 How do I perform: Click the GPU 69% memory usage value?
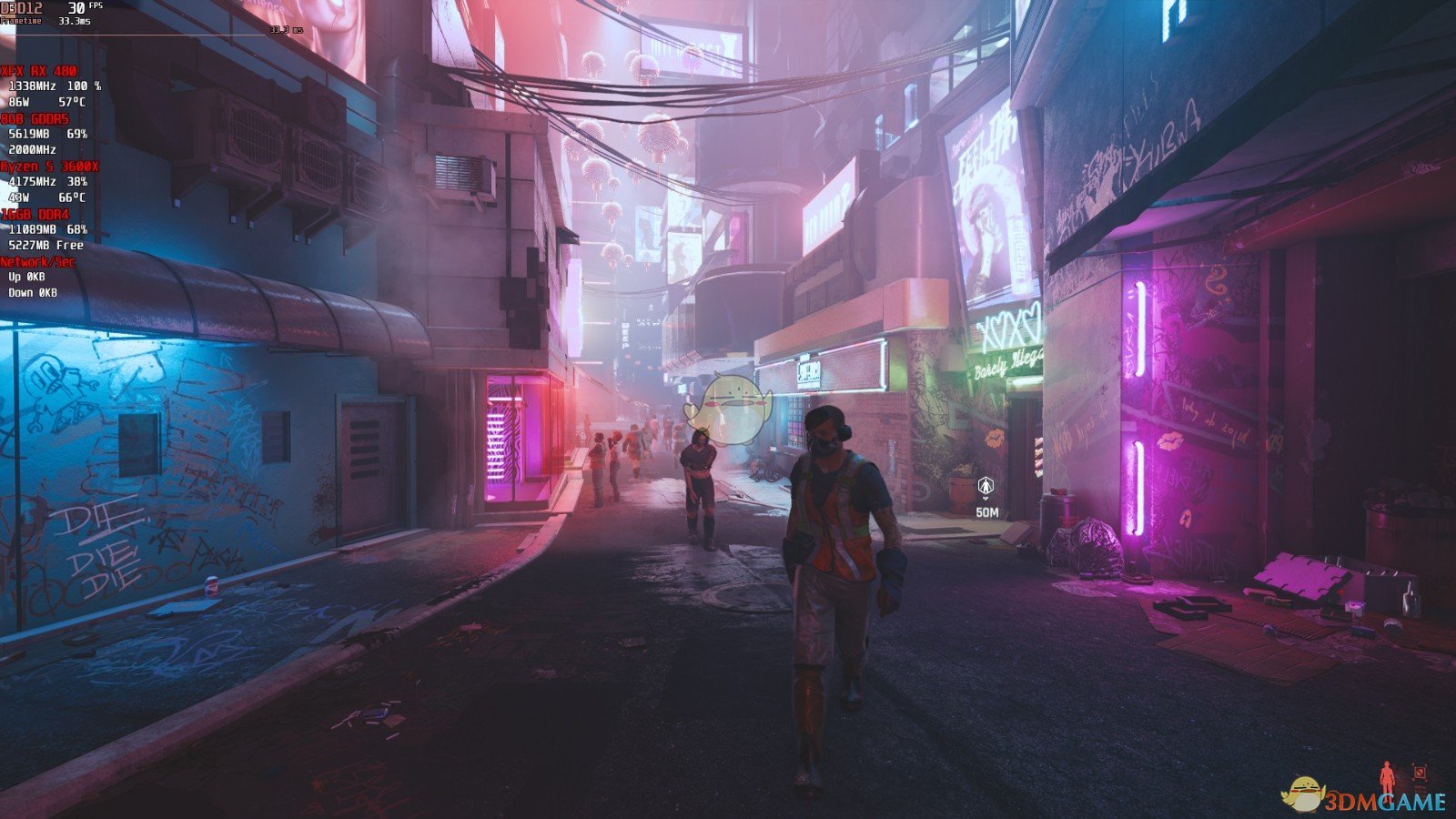(x=77, y=134)
